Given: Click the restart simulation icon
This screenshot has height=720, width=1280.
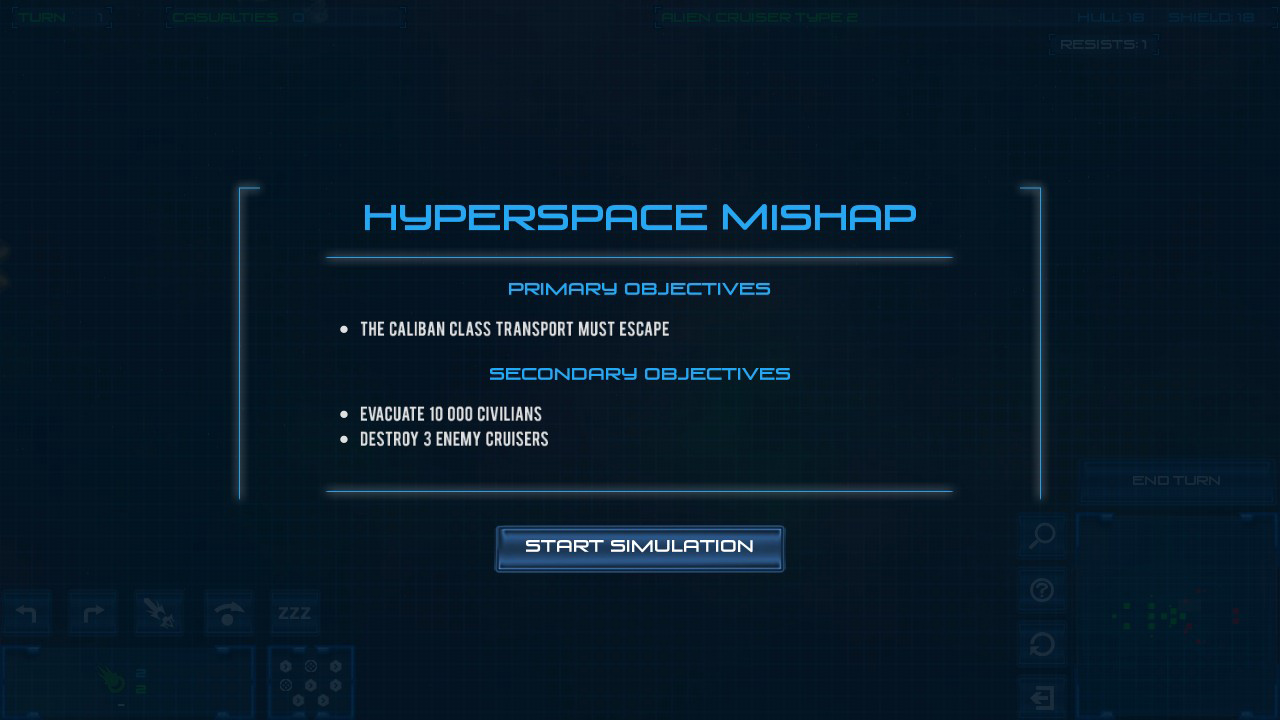Looking at the screenshot, I should point(1041,645).
